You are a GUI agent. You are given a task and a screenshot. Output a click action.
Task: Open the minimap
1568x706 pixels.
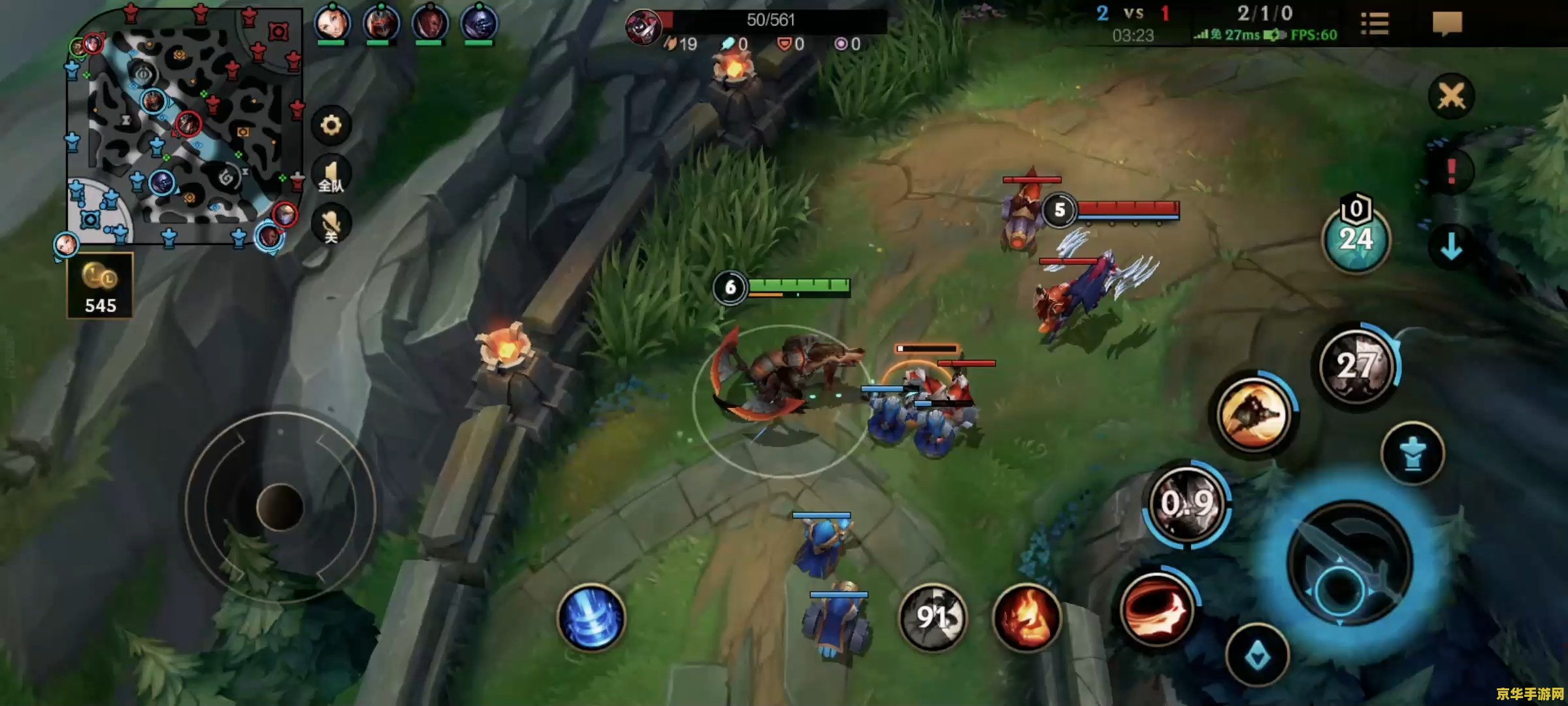183,127
